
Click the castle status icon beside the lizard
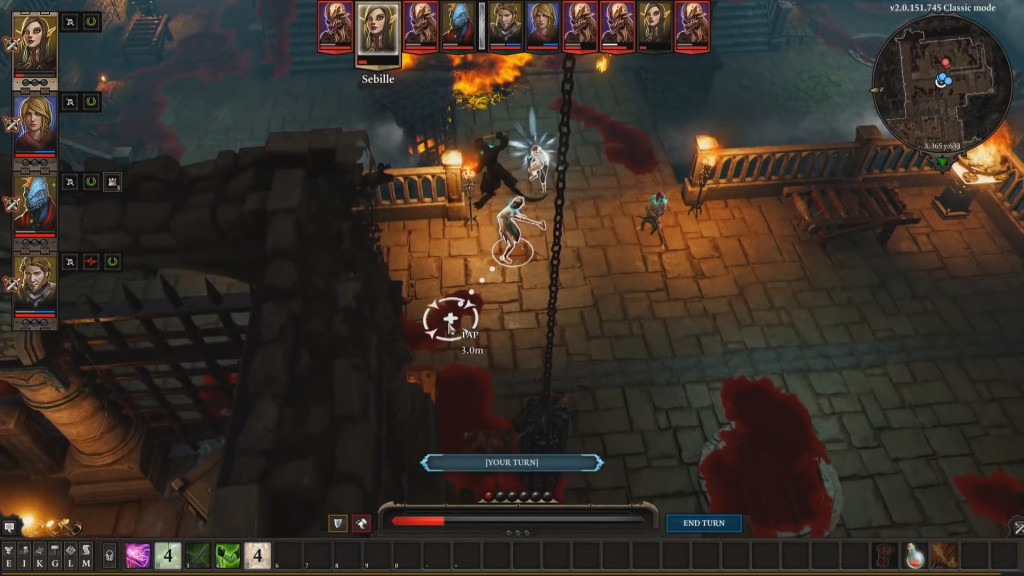112,182
